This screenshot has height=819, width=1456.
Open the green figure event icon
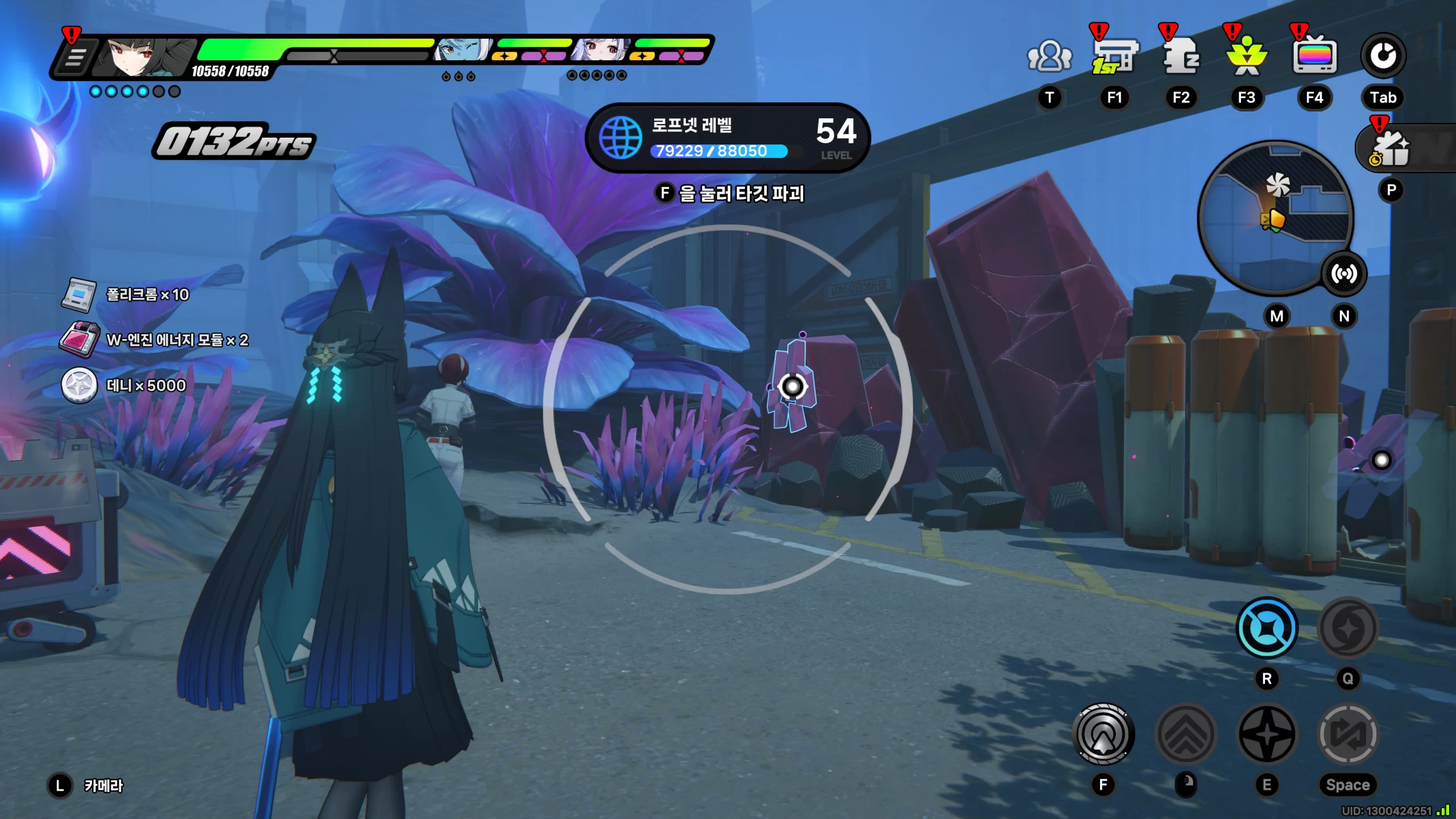1247,57
